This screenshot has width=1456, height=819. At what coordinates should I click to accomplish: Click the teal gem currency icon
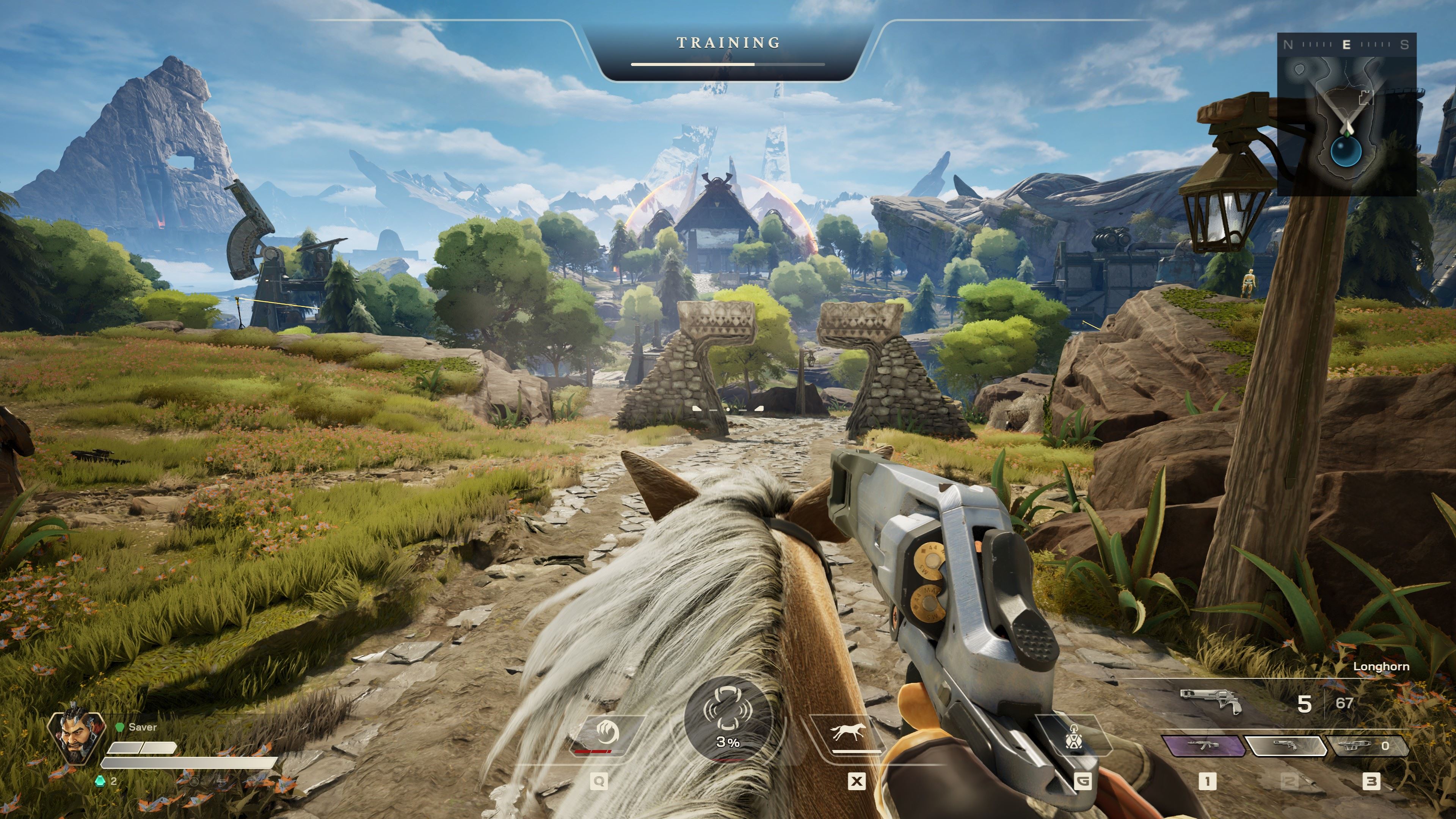[x=100, y=781]
